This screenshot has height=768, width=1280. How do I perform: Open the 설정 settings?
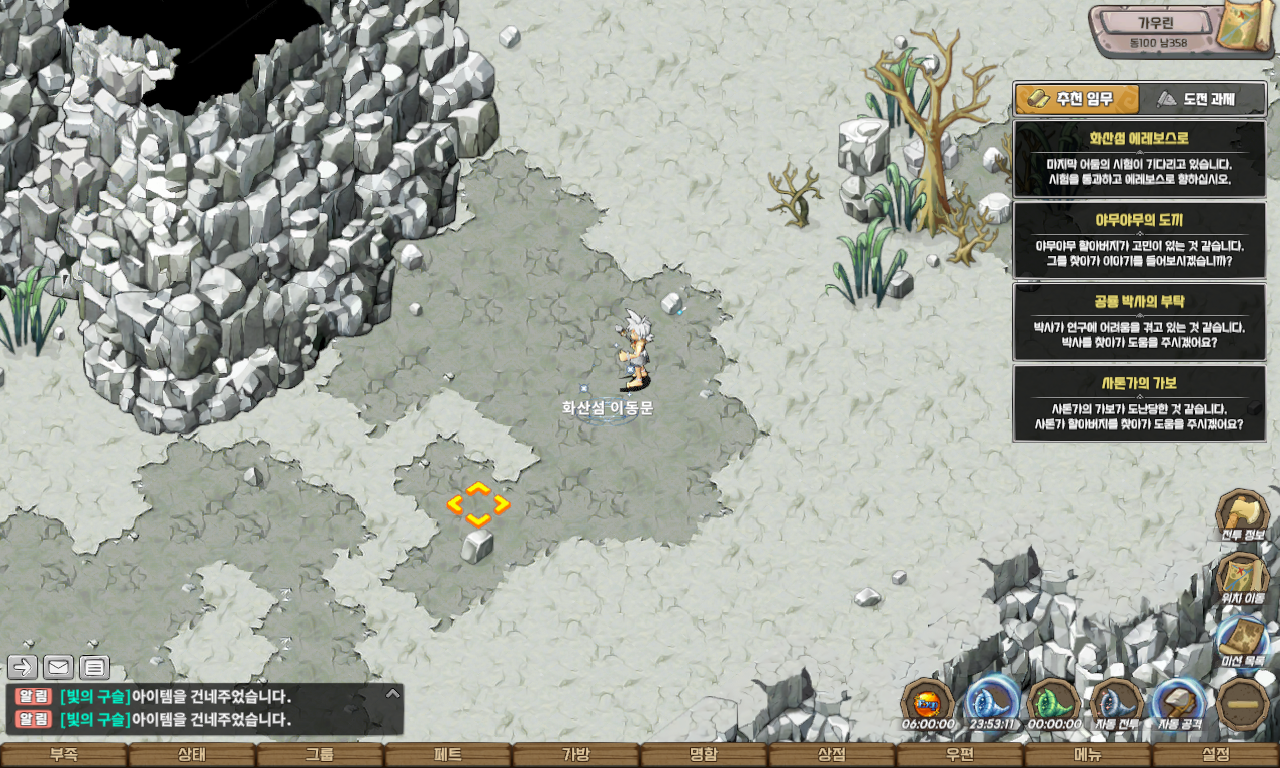click(1216, 755)
